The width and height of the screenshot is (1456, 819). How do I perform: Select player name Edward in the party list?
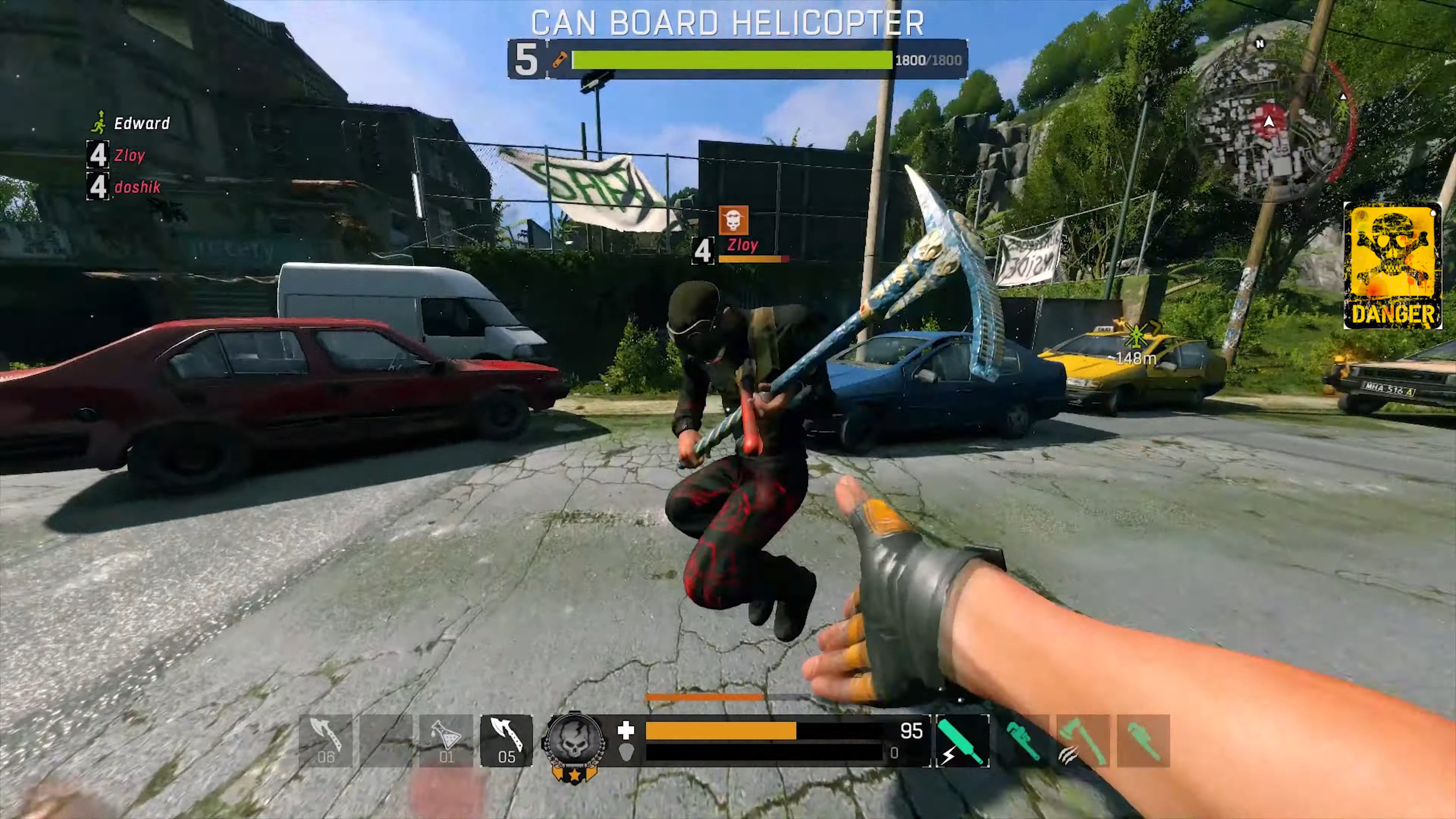point(141,123)
